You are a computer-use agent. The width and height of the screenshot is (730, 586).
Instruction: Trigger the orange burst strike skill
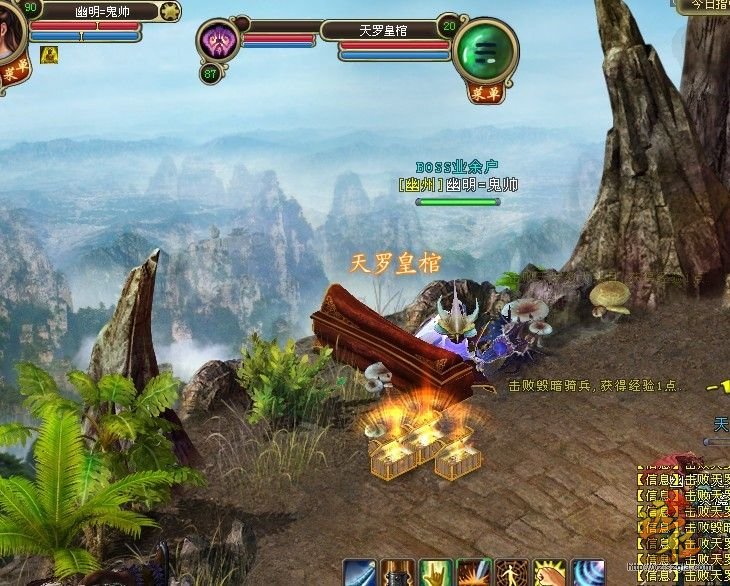(474, 574)
